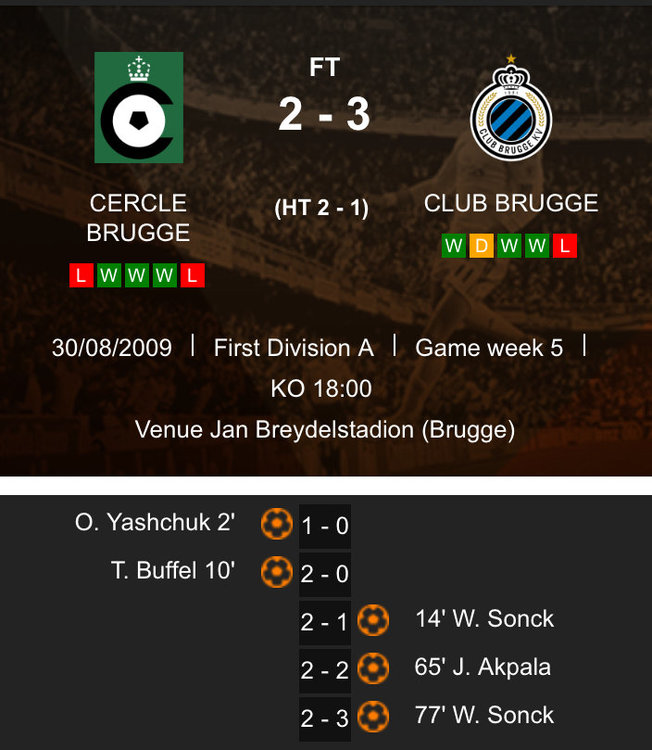Open the Club Brugge team crest

click(x=510, y=108)
